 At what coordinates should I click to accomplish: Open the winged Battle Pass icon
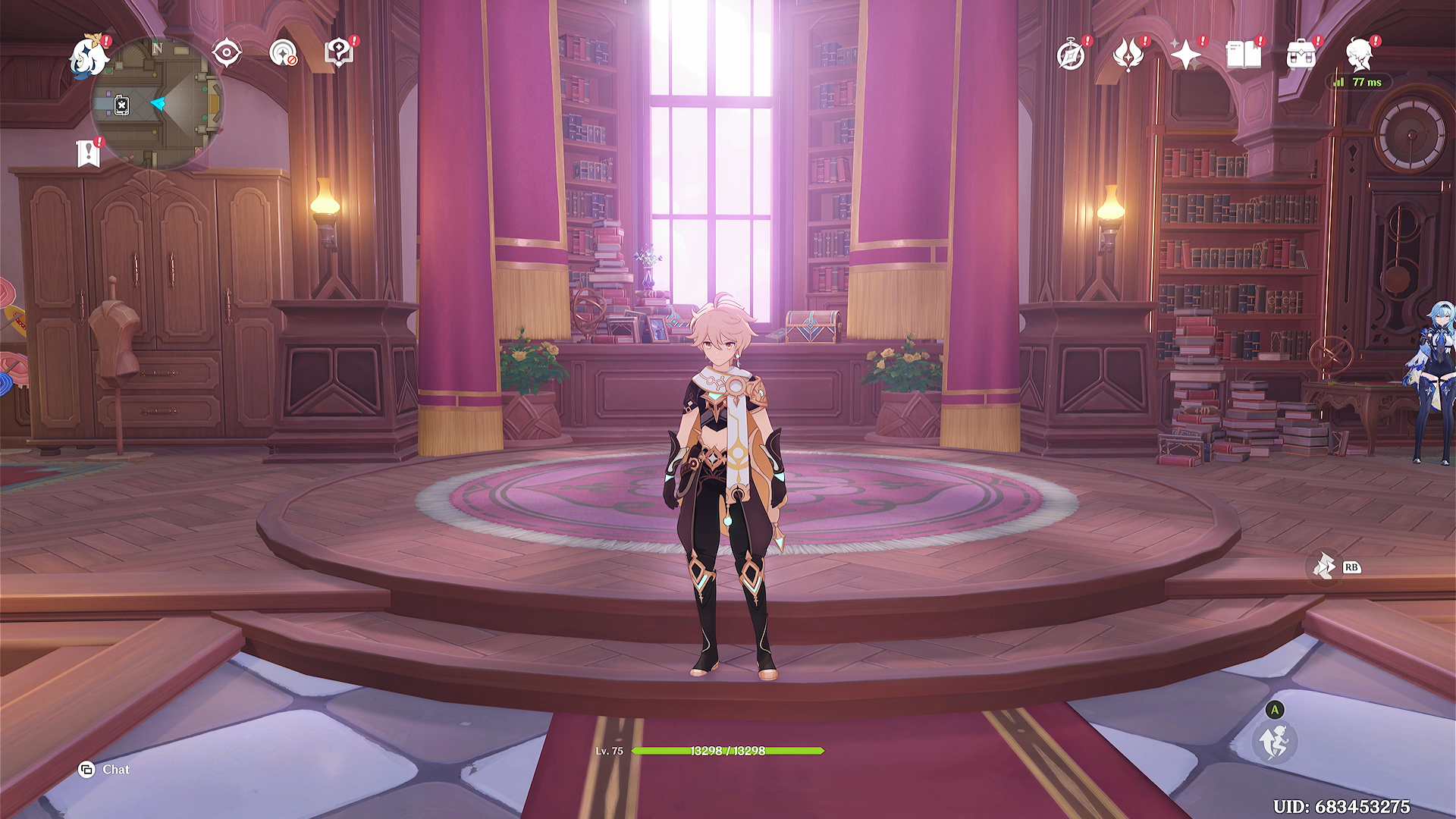click(1128, 55)
